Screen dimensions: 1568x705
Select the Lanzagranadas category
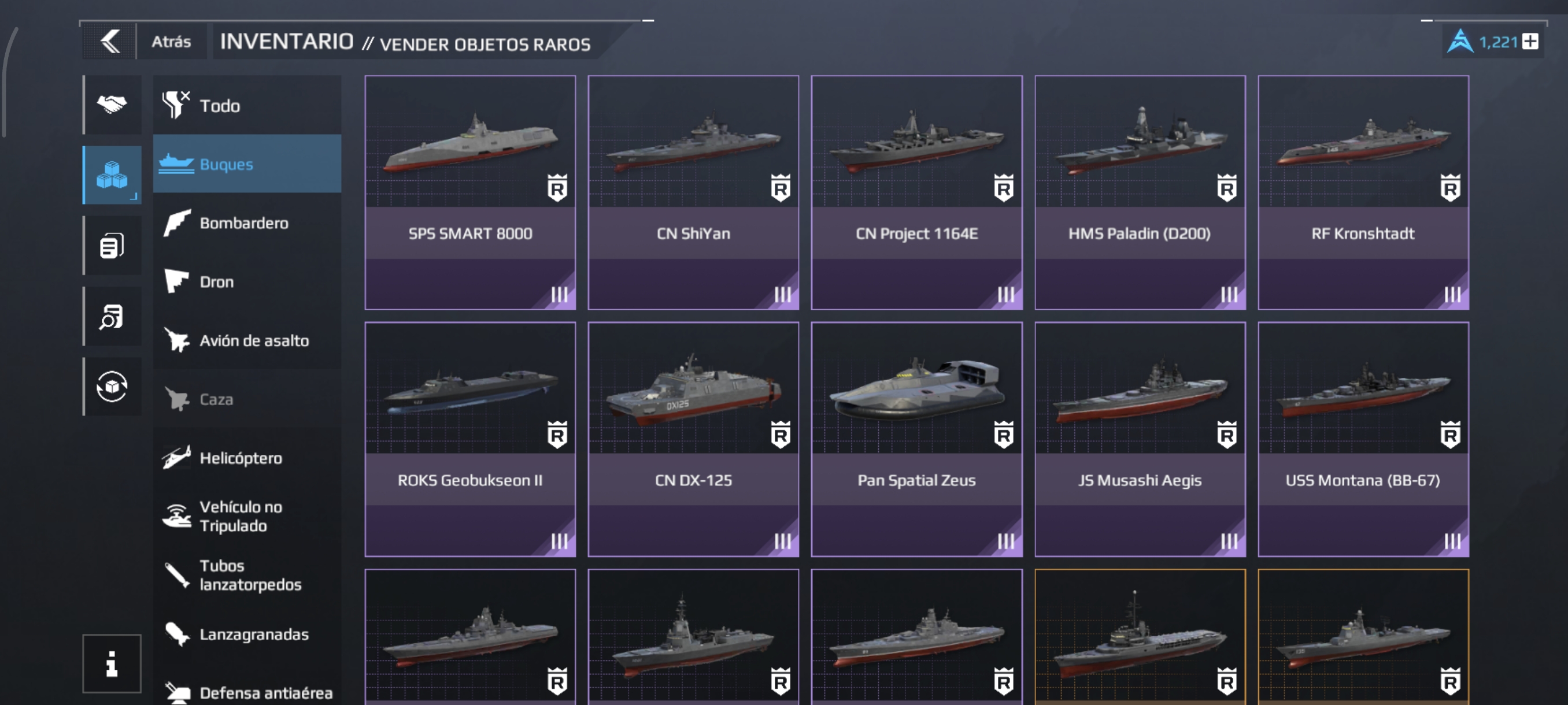pyautogui.click(x=246, y=634)
